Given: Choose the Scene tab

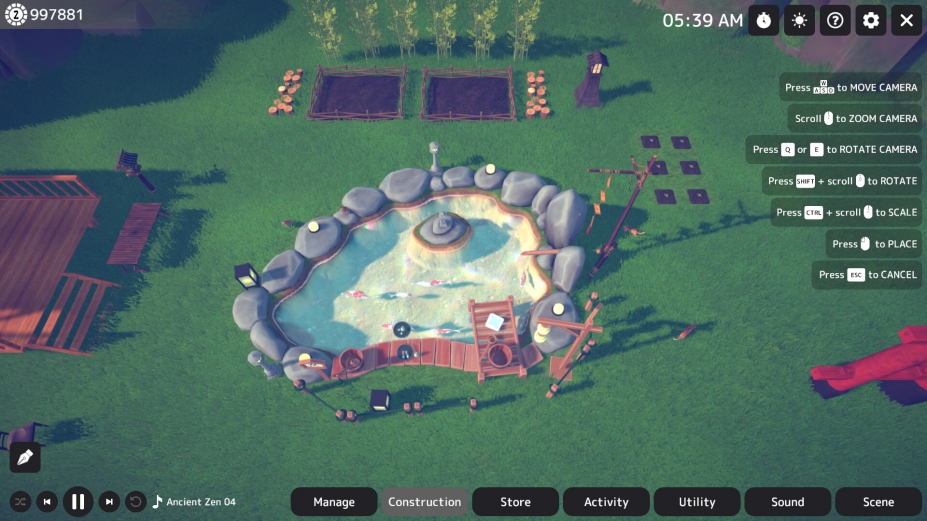Looking at the screenshot, I should (x=878, y=502).
